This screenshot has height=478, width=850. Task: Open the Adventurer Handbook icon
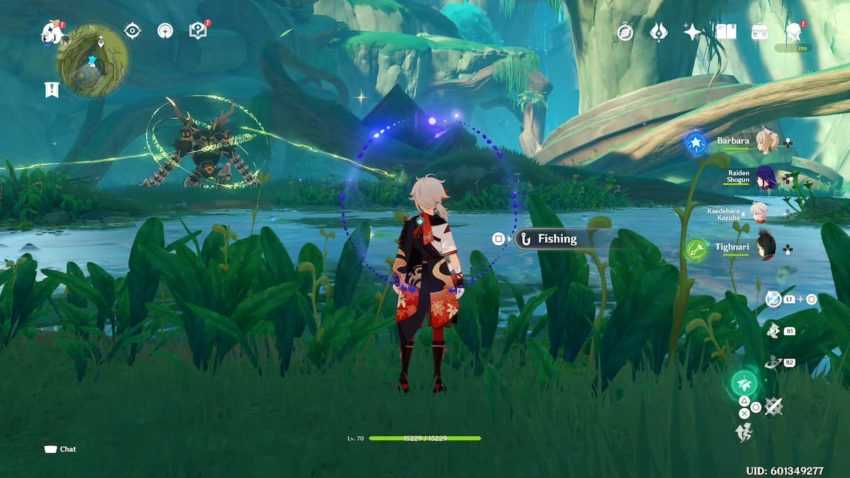198,31
